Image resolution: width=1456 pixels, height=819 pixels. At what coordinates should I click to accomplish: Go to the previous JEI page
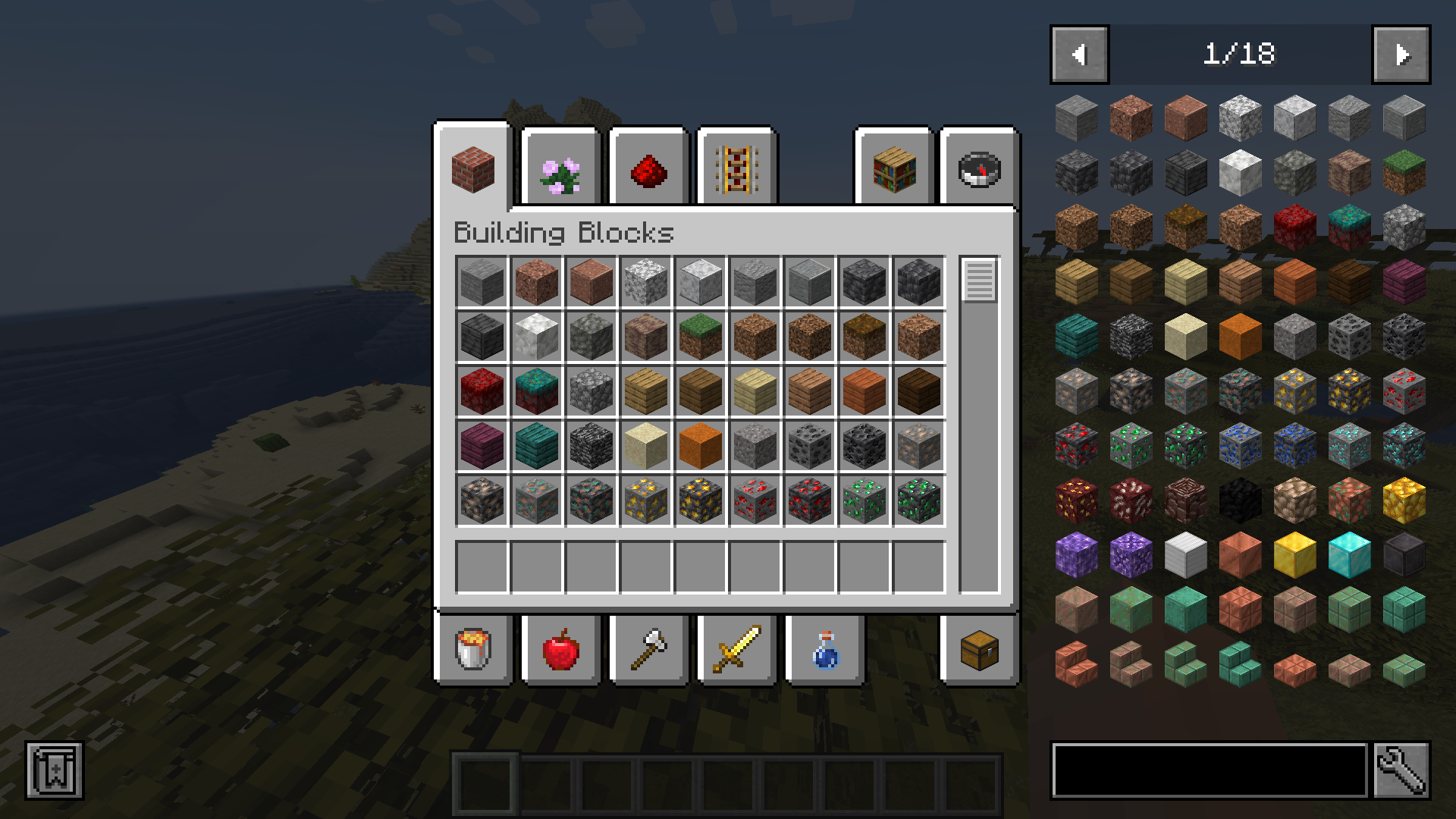point(1079,54)
